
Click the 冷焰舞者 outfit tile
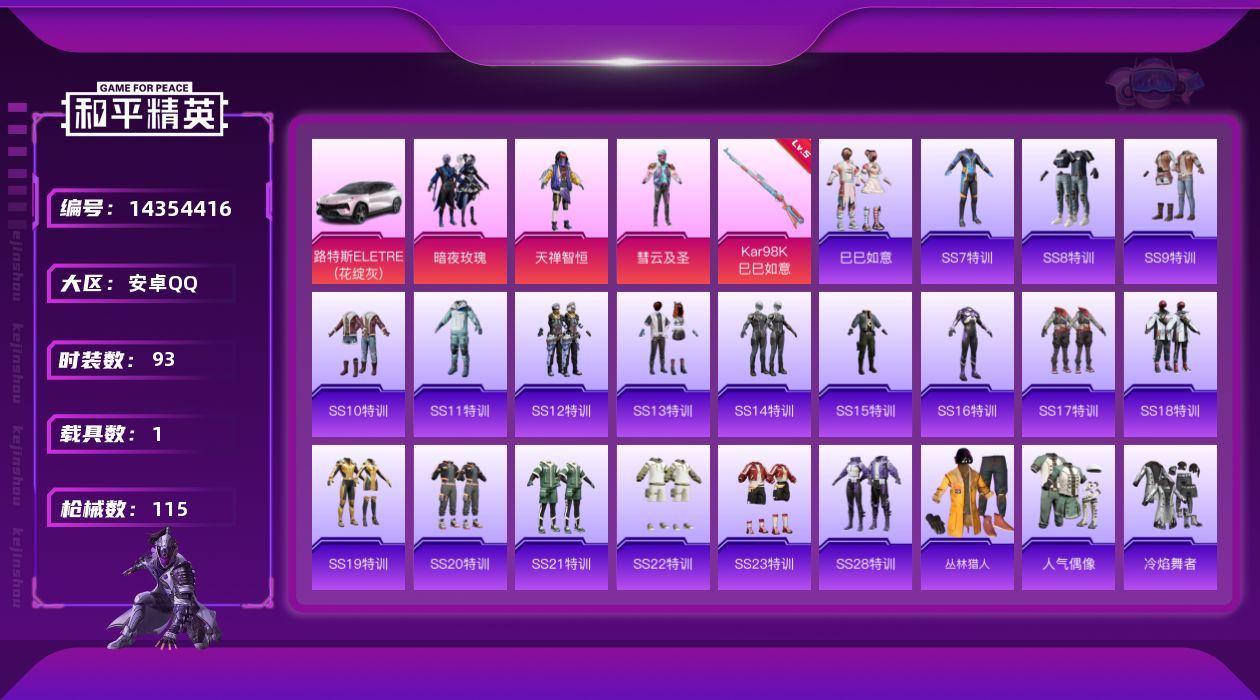coord(1170,517)
